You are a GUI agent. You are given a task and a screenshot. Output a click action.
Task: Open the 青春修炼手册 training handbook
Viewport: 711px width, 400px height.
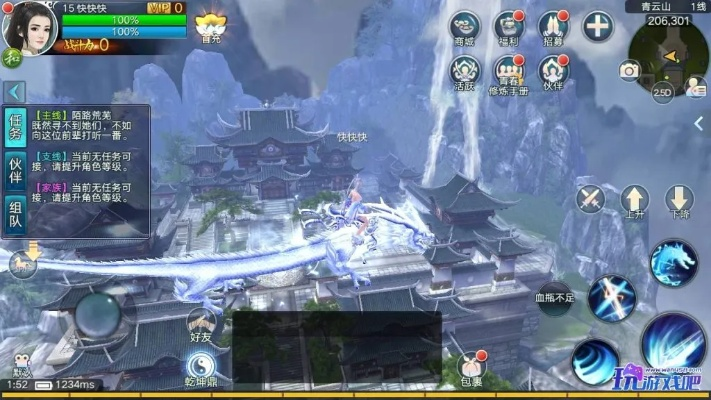pyautogui.click(x=510, y=70)
